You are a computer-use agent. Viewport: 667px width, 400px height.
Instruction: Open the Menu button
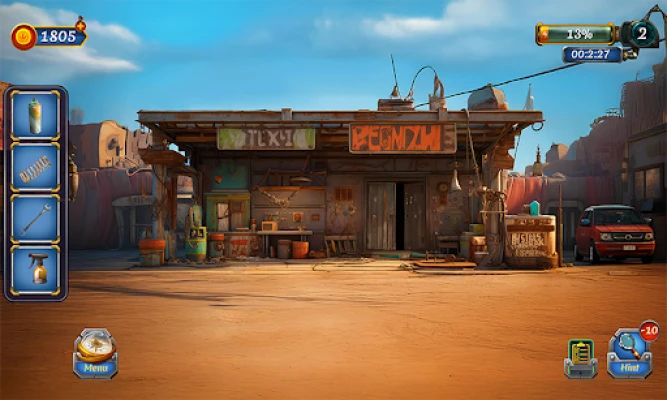[96, 353]
